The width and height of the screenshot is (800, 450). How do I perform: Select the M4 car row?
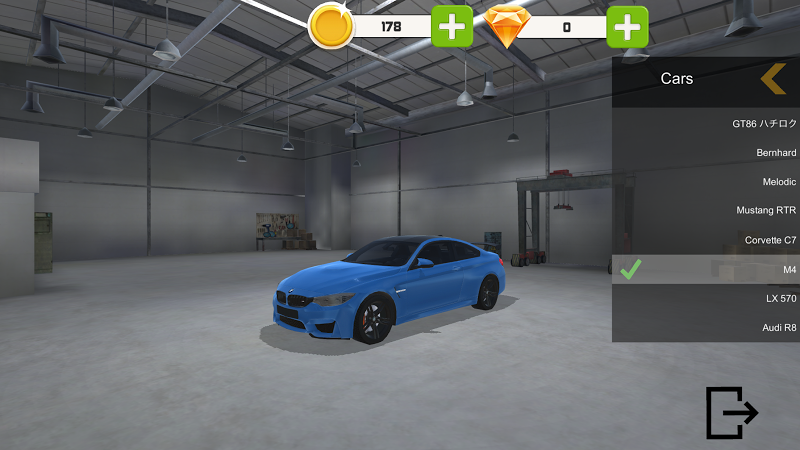click(705, 269)
